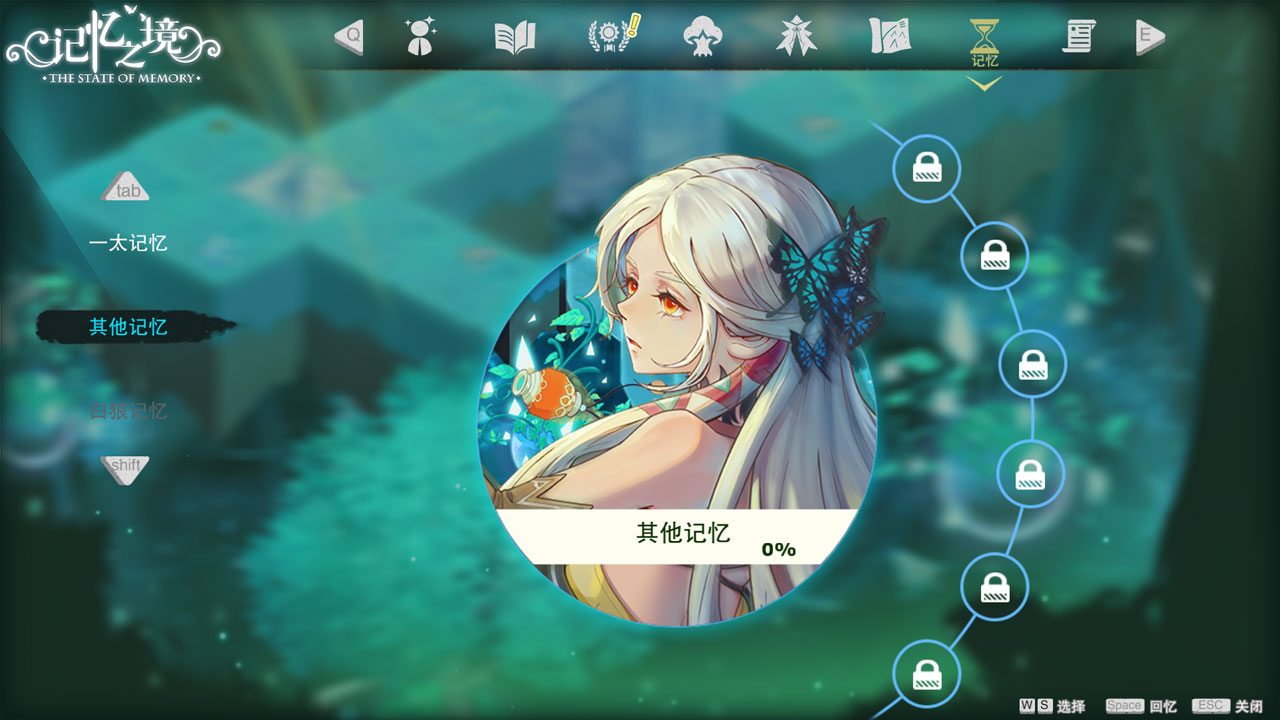
Task: Switch to the 一太记忆 category
Action: point(128,241)
